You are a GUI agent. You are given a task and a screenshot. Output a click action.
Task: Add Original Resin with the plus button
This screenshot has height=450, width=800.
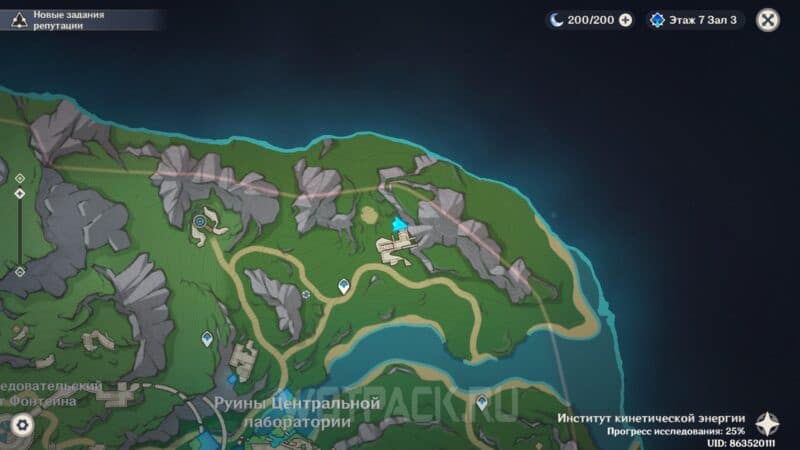[626, 20]
